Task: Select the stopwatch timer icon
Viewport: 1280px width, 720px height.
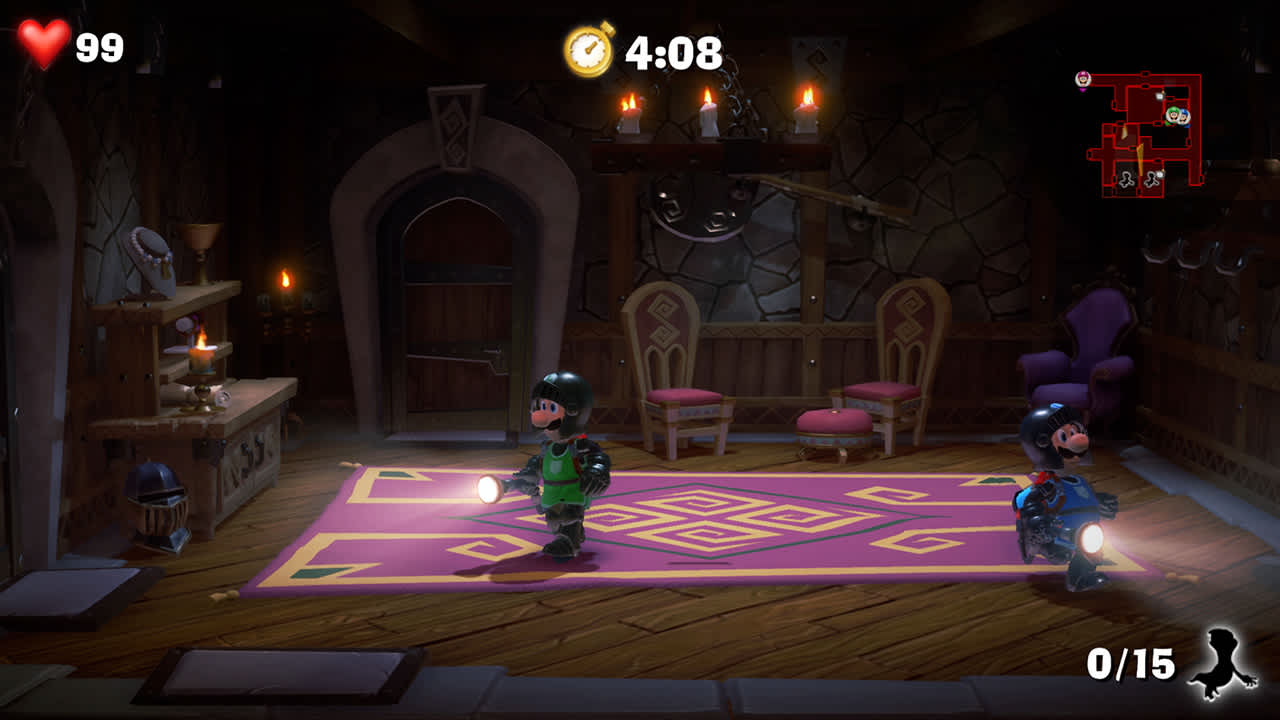Action: click(588, 46)
